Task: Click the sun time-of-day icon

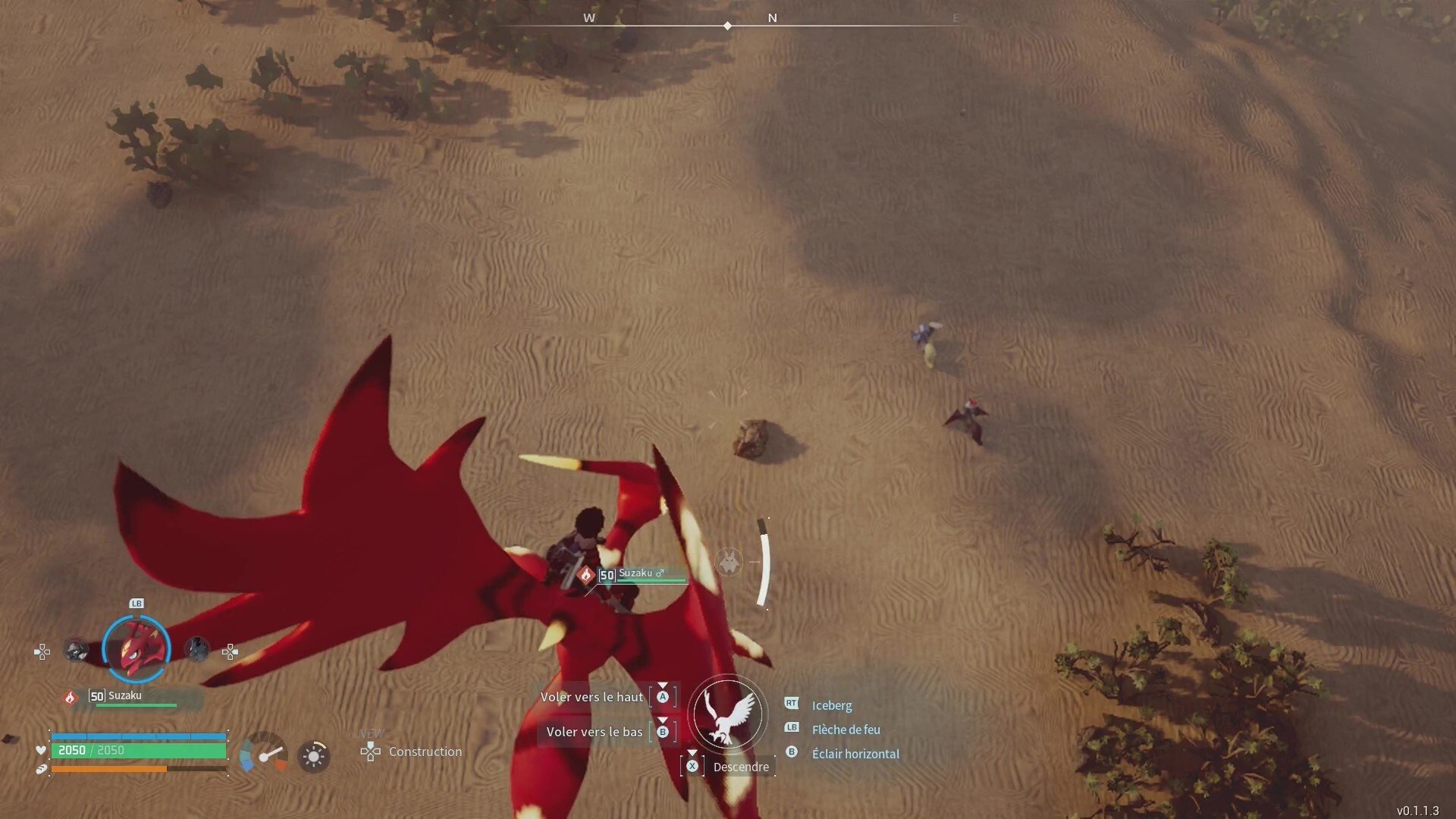Action: (x=313, y=756)
